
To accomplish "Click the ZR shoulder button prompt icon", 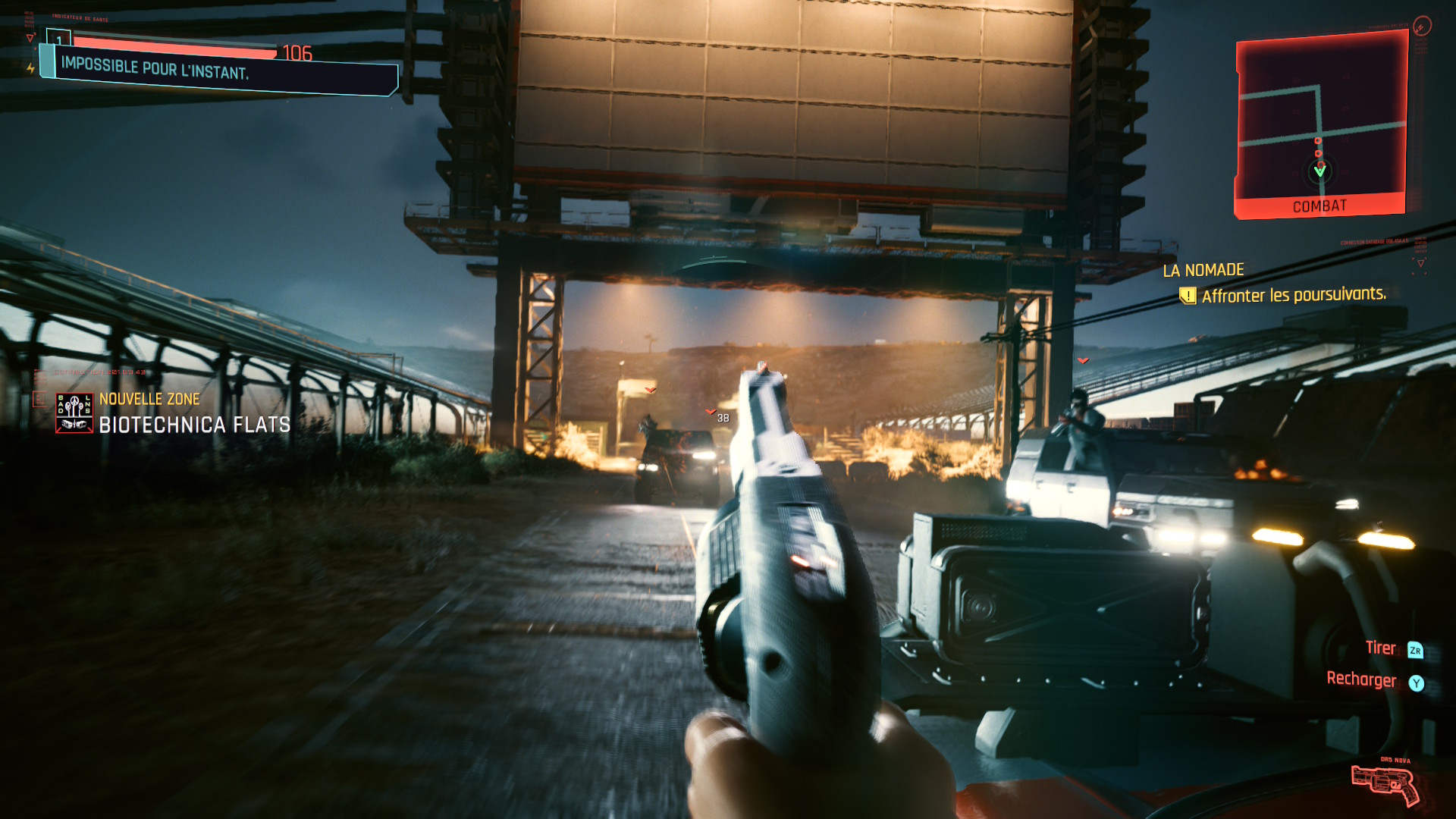I will 1417,648.
